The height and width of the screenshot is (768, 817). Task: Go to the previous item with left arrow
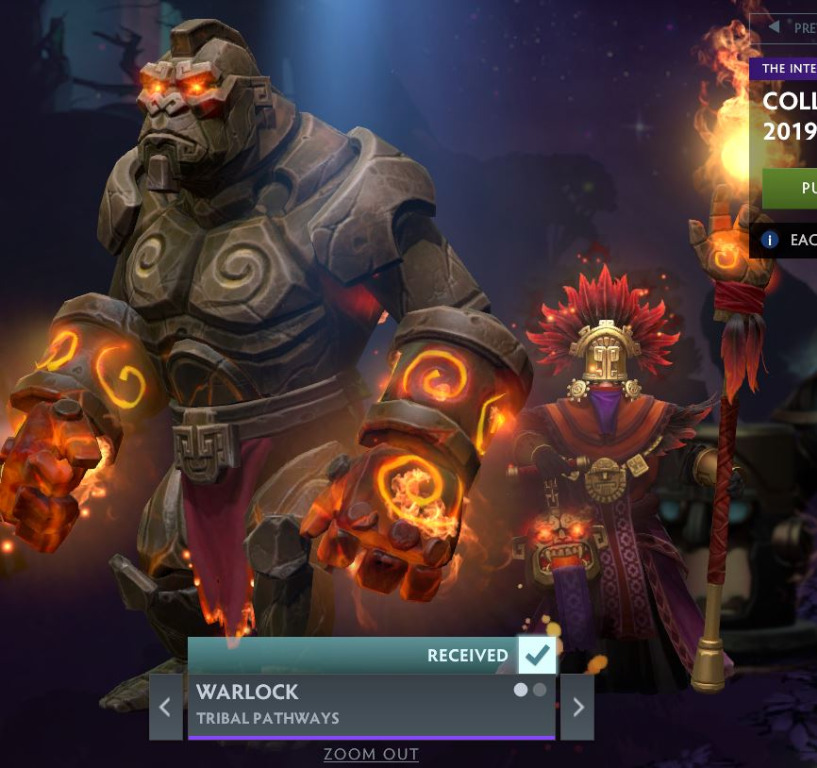click(x=165, y=707)
